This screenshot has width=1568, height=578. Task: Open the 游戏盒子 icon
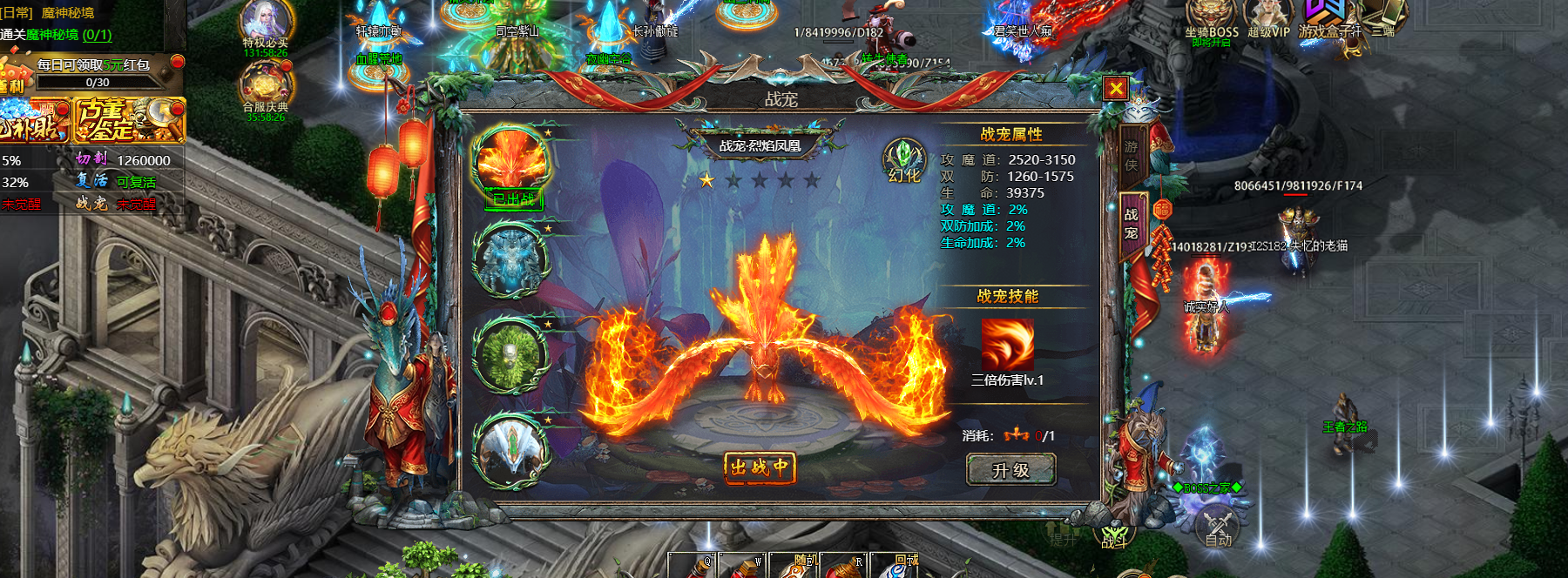pos(1328,19)
